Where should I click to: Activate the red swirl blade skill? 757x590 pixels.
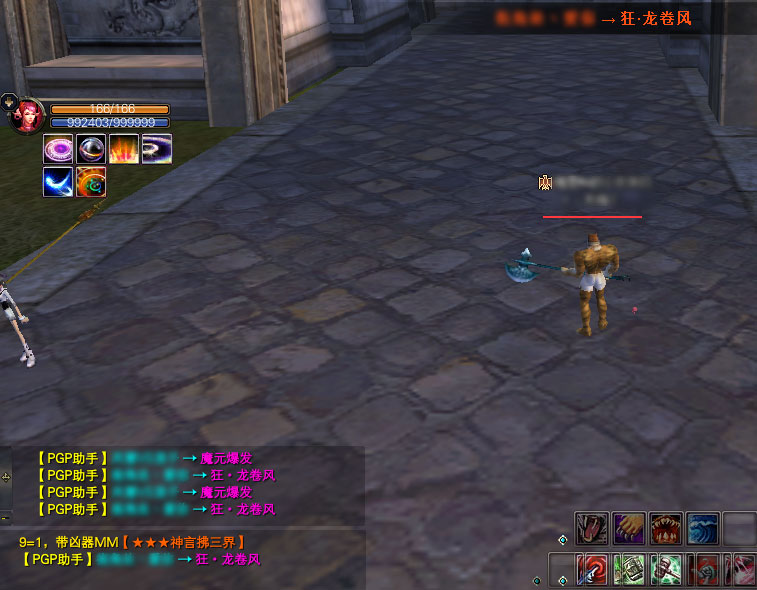tap(593, 569)
